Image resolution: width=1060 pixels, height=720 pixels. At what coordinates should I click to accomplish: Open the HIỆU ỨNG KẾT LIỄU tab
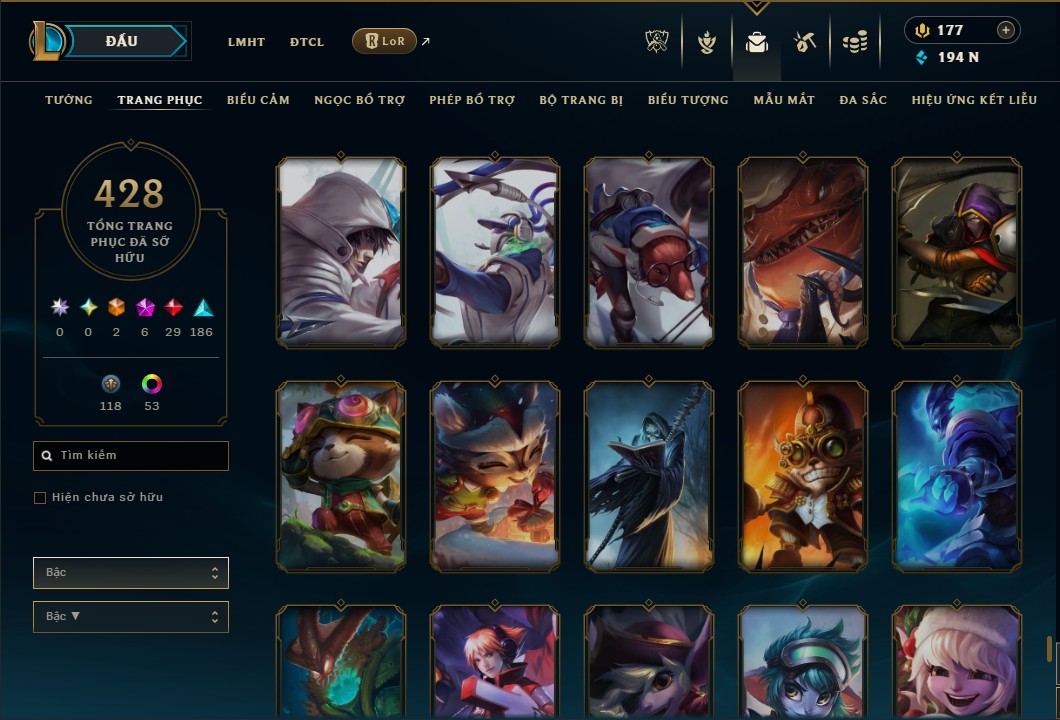click(x=974, y=100)
